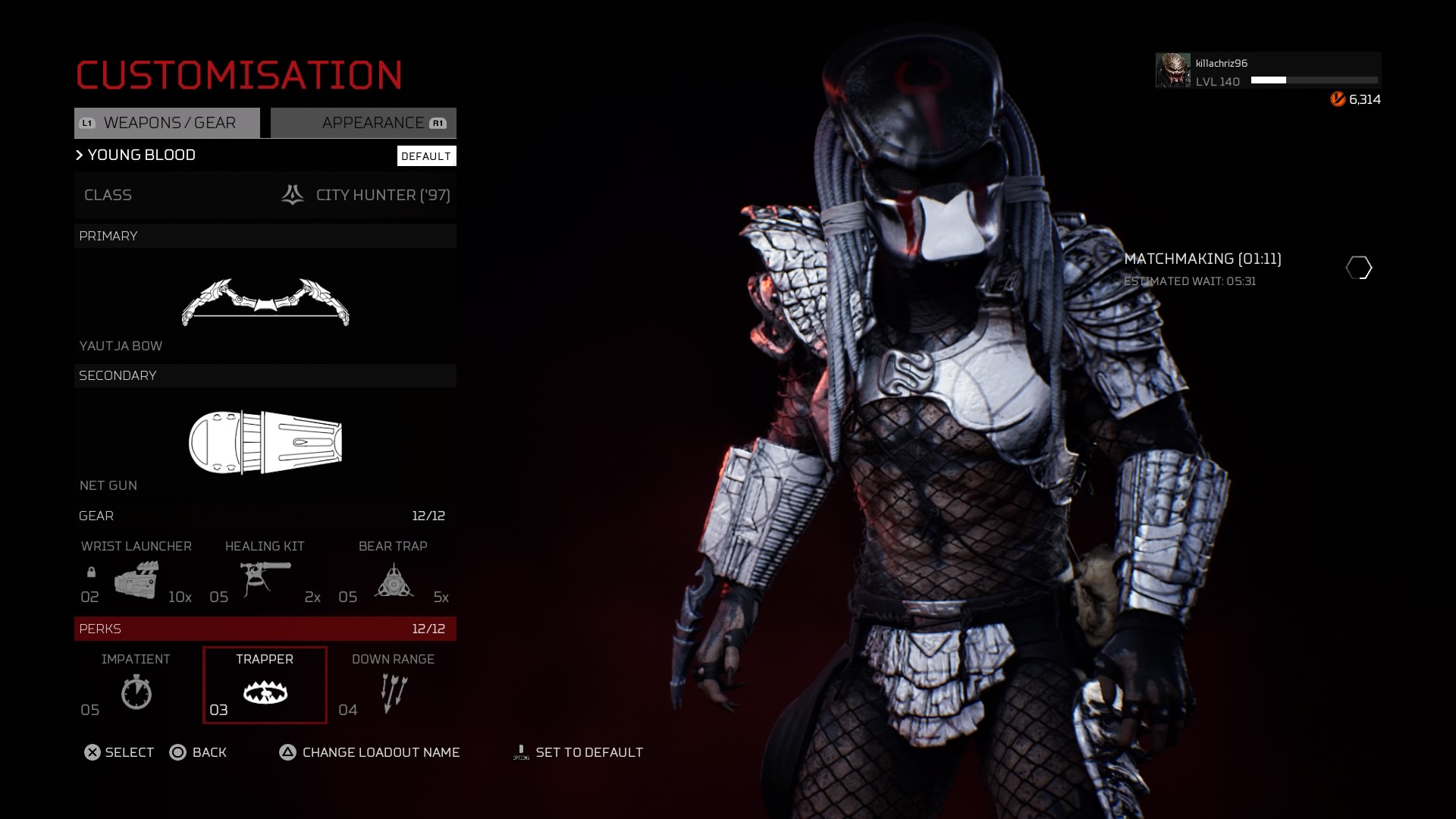1456x819 pixels.
Task: Select the Impatient perk slot
Action: 136,686
